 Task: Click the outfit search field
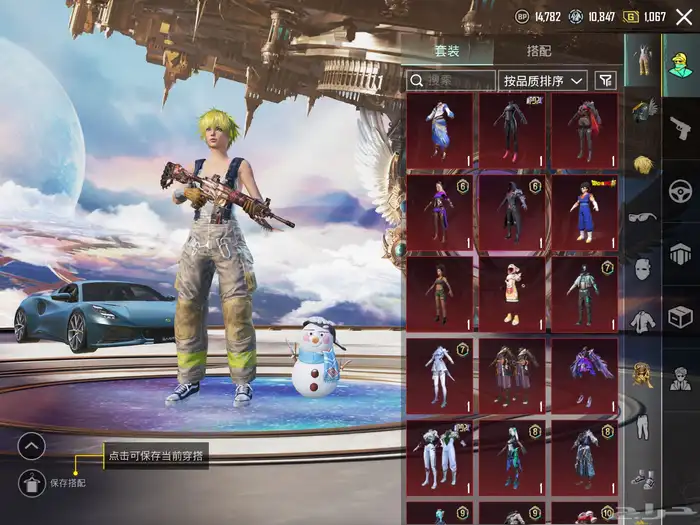(450, 80)
